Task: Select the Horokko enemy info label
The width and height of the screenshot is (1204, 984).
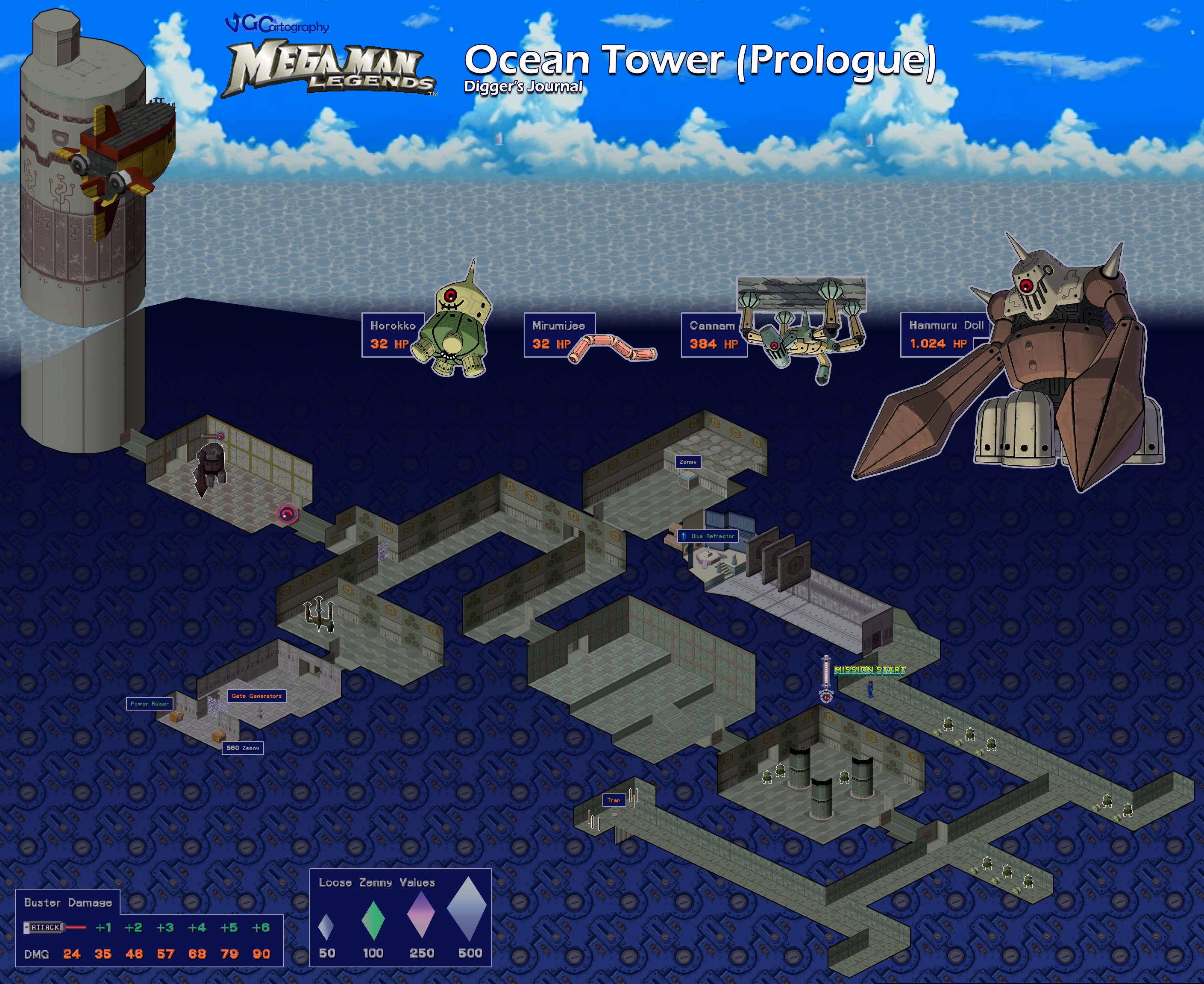Action: point(392,335)
